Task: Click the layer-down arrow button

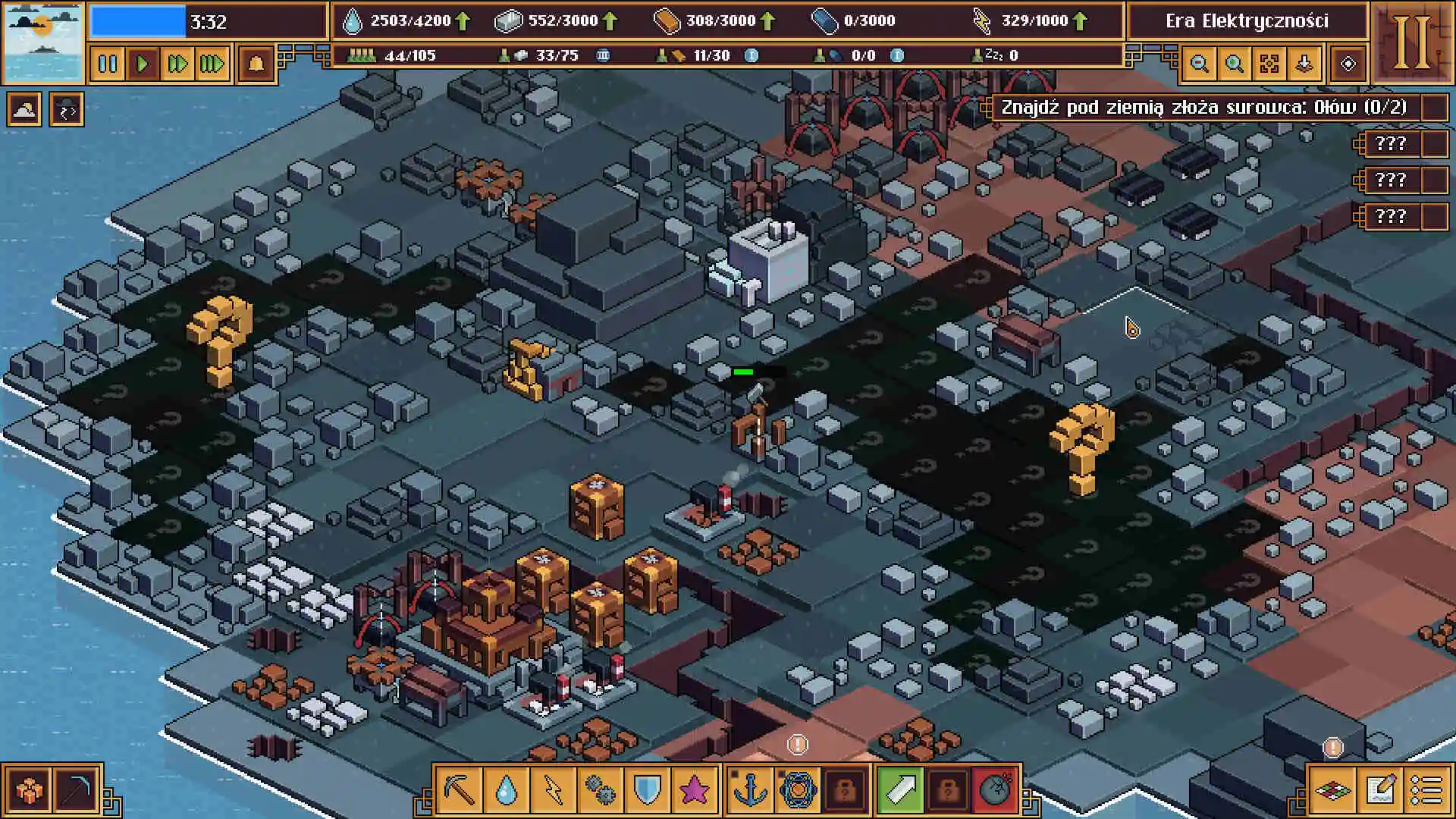Action: [x=1304, y=64]
